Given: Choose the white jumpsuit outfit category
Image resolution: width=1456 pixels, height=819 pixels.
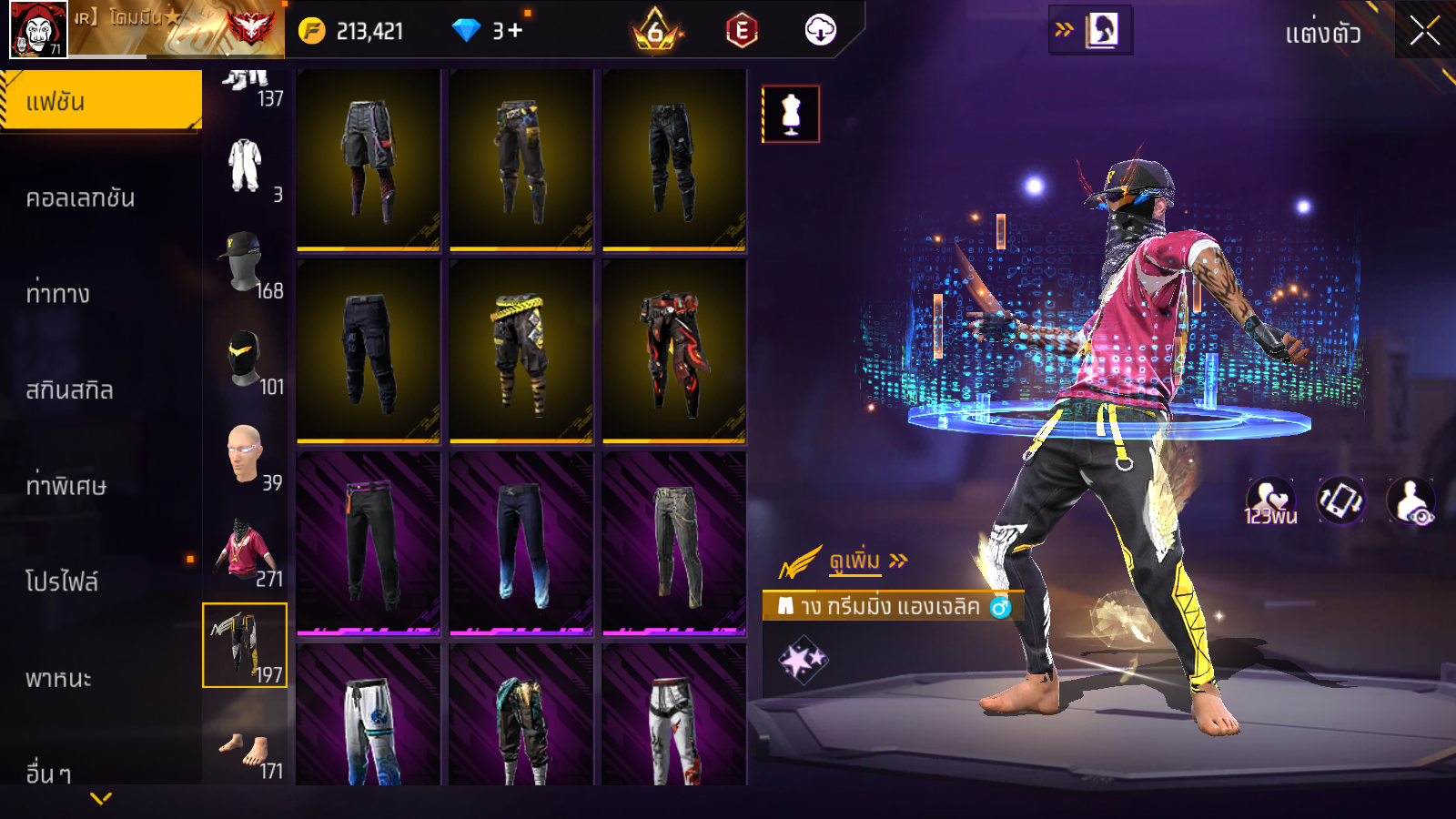Looking at the screenshot, I should click(245, 167).
